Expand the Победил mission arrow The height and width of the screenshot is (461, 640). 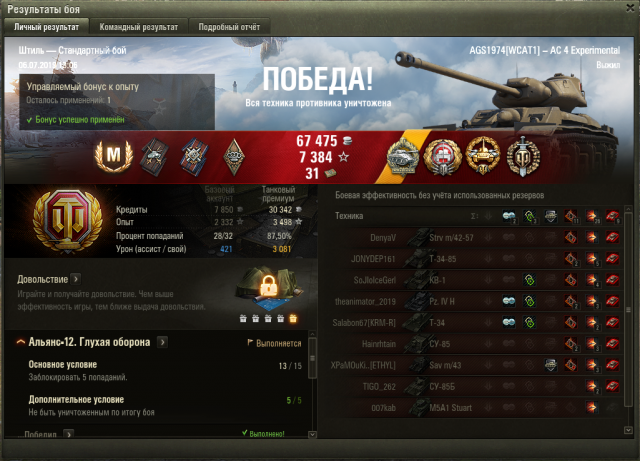pos(68,435)
